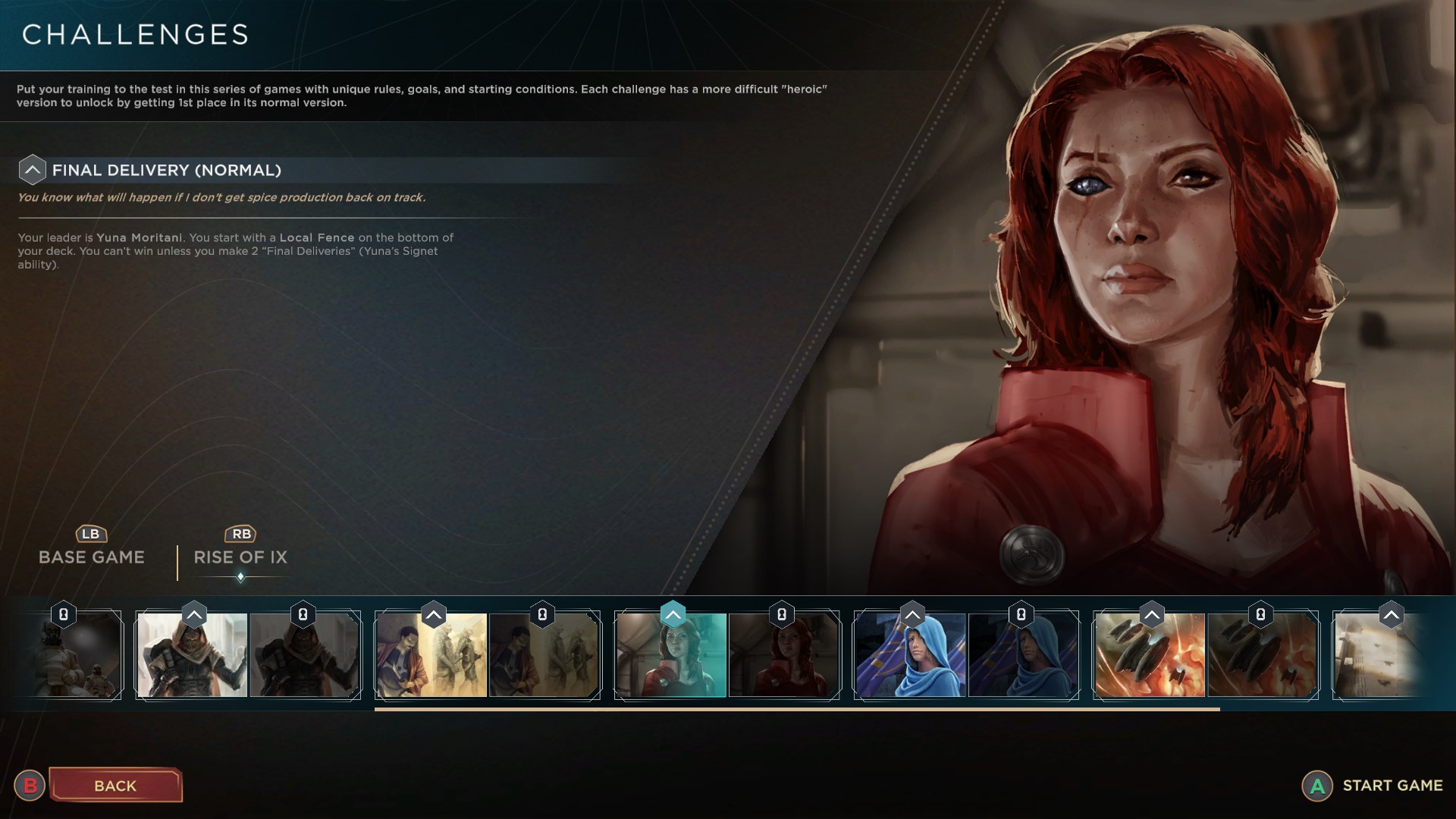
Task: Click the chevron icon on the blue-hooded figure challenge
Action: pyautogui.click(x=912, y=614)
